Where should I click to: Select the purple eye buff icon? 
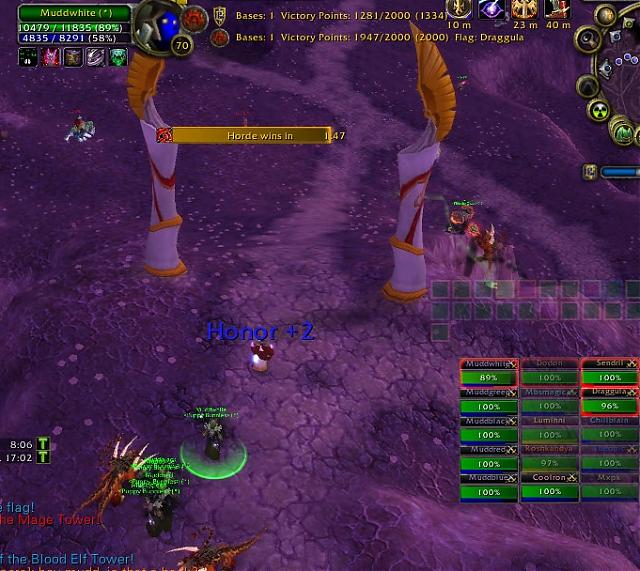491,10
